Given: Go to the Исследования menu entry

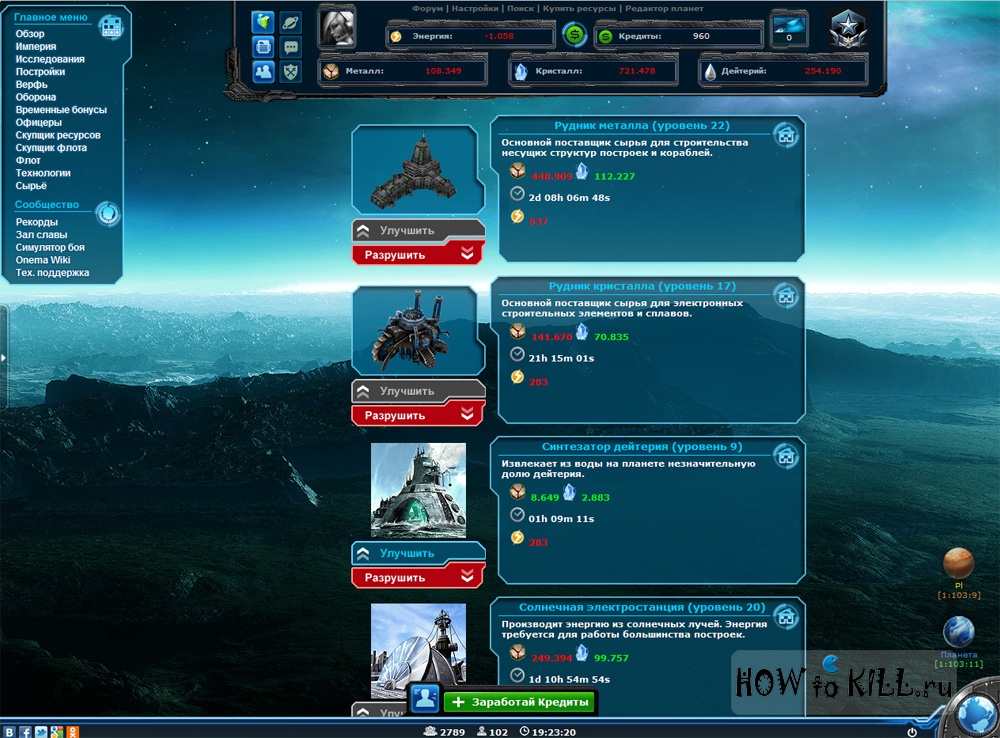Looking at the screenshot, I should click(x=50, y=59).
